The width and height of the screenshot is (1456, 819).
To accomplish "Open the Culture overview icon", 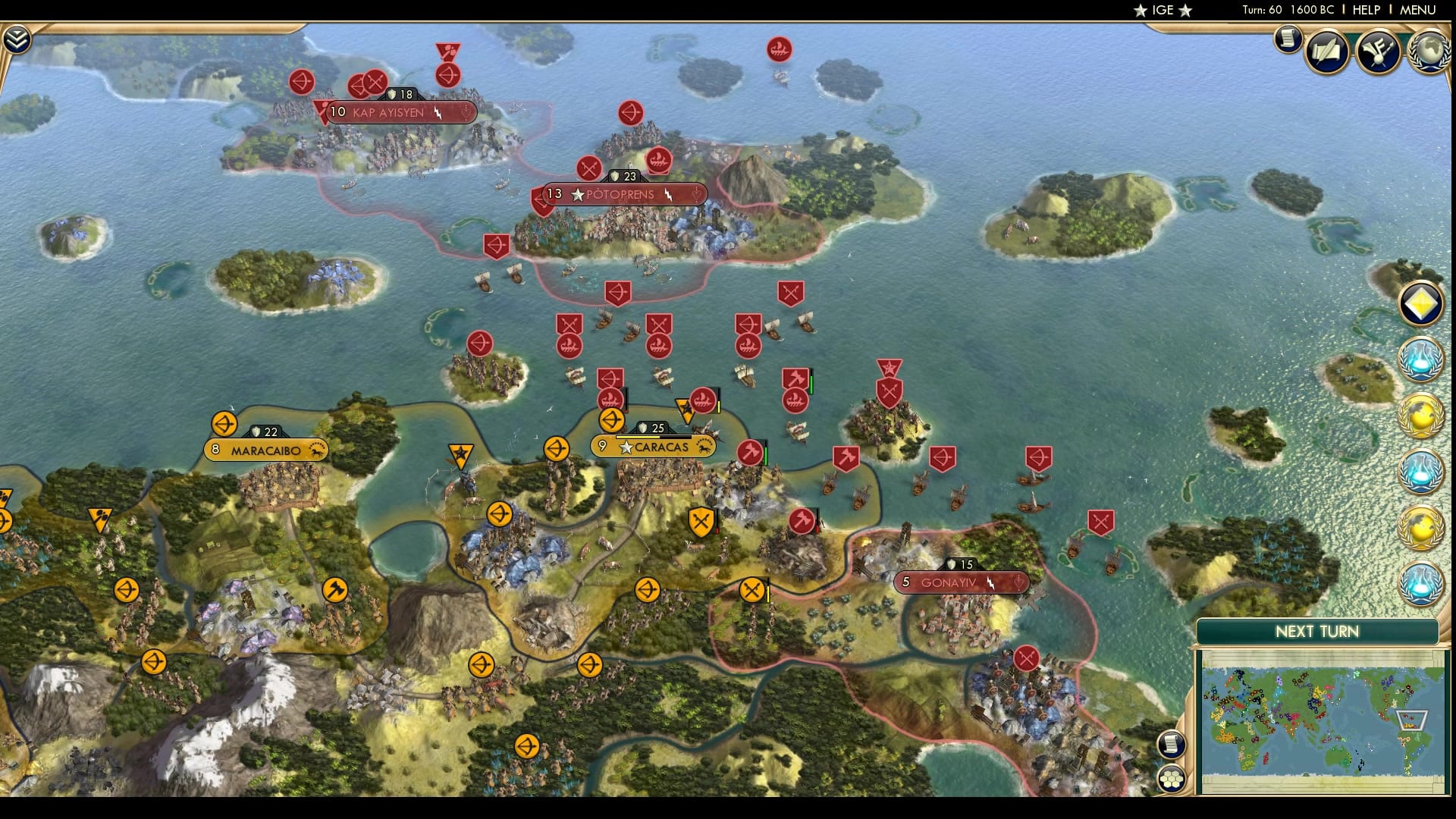I will [x=1378, y=52].
